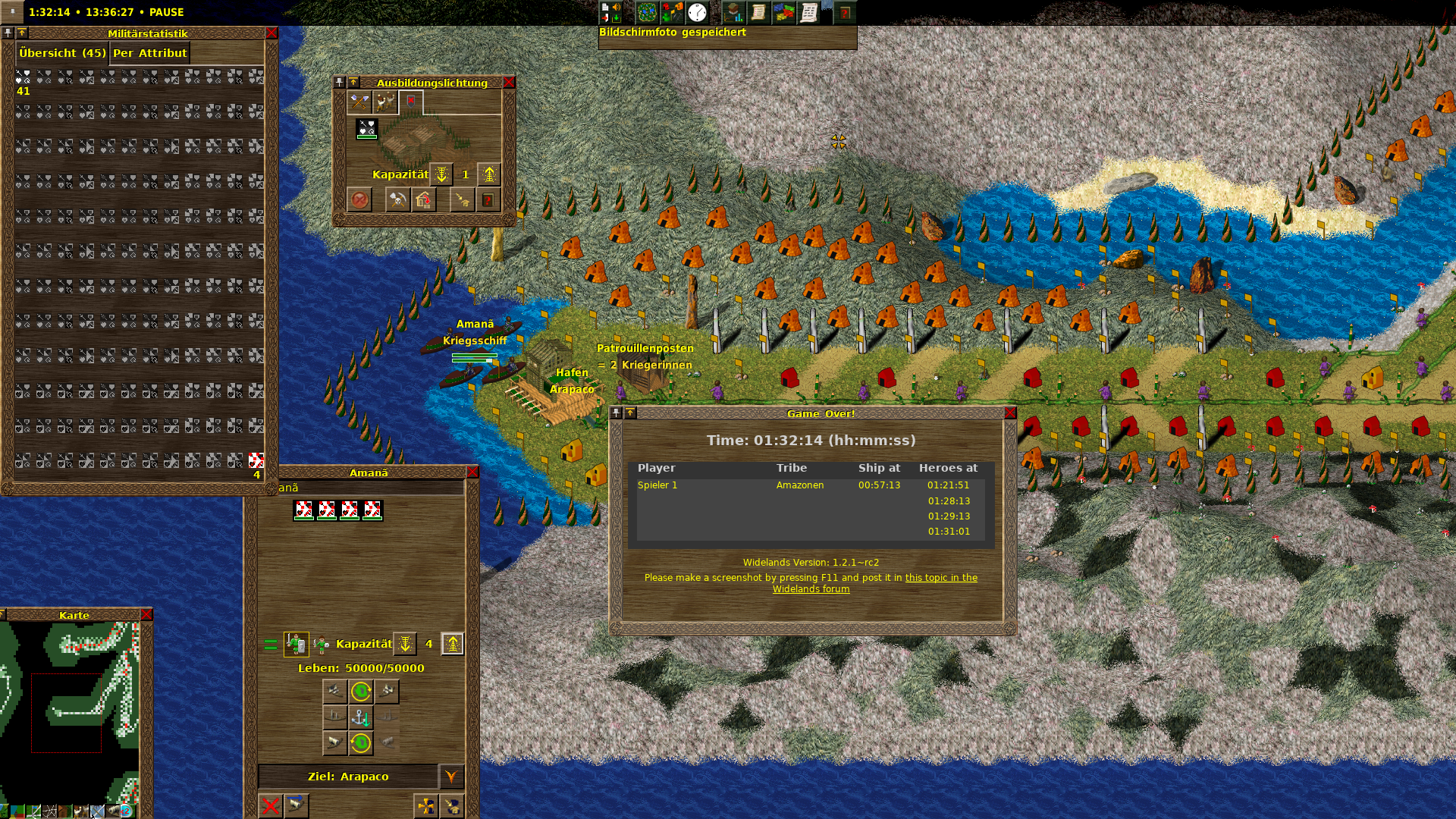Increase the Amaná warship capacity

click(x=453, y=644)
